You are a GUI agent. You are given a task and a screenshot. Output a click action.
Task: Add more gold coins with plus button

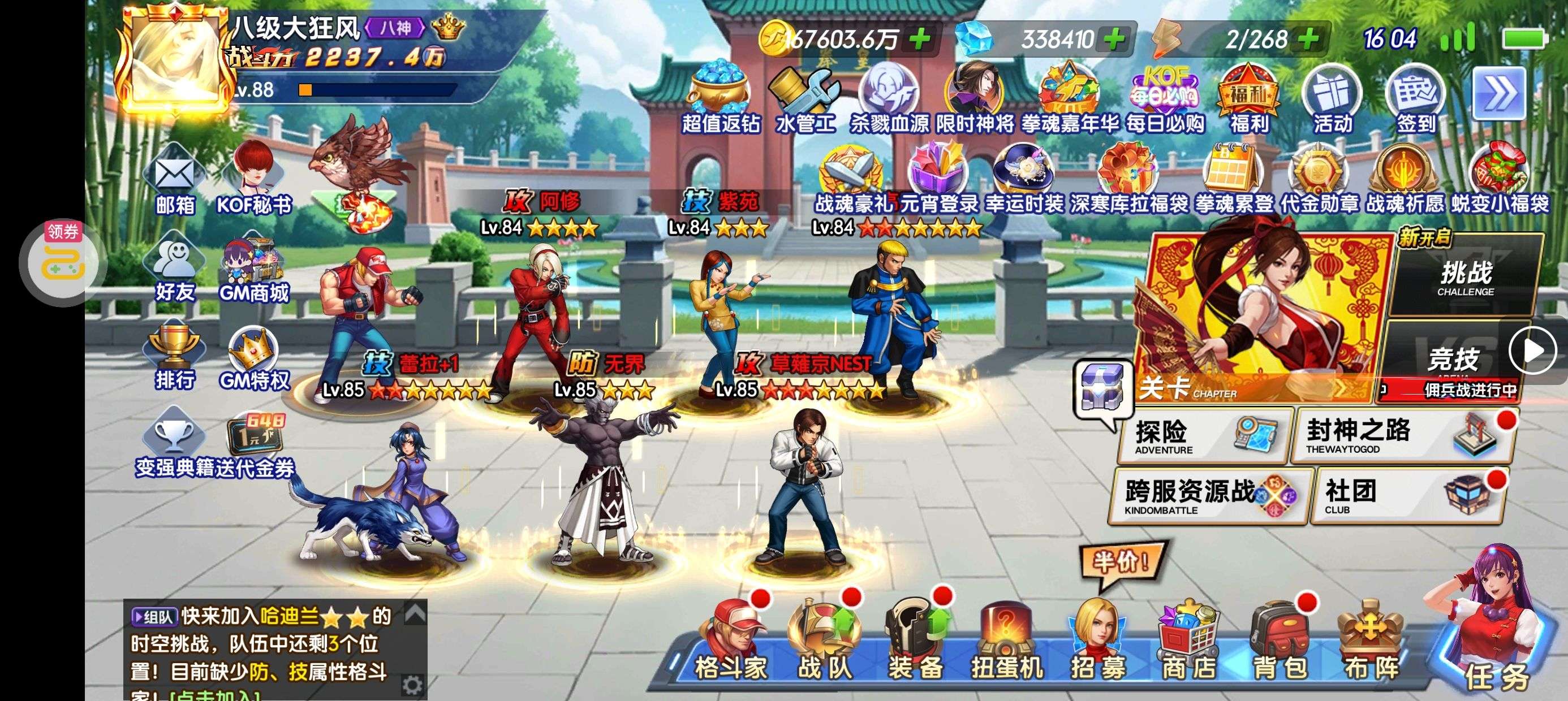point(920,39)
